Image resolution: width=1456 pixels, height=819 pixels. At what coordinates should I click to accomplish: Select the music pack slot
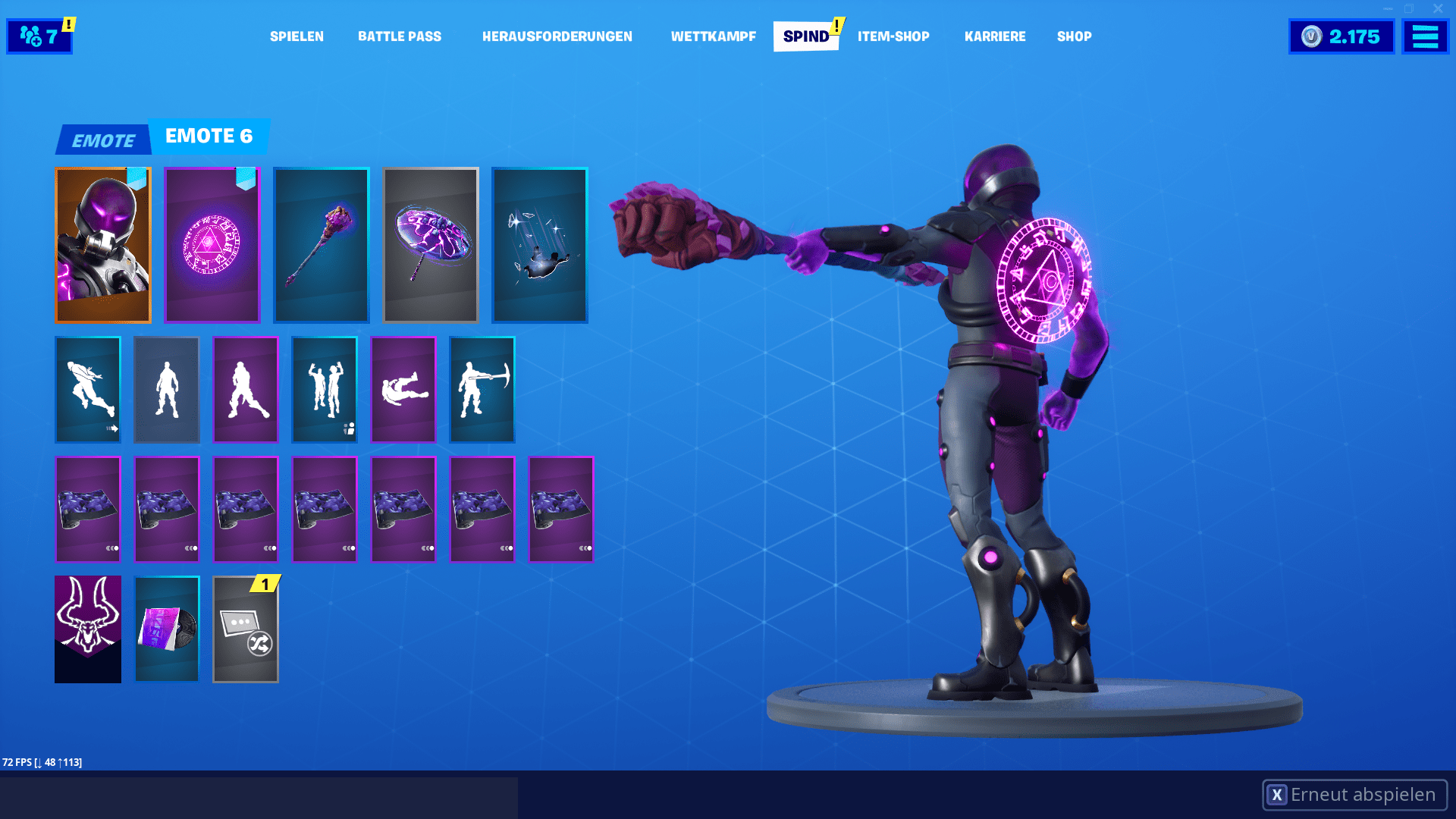tap(166, 629)
